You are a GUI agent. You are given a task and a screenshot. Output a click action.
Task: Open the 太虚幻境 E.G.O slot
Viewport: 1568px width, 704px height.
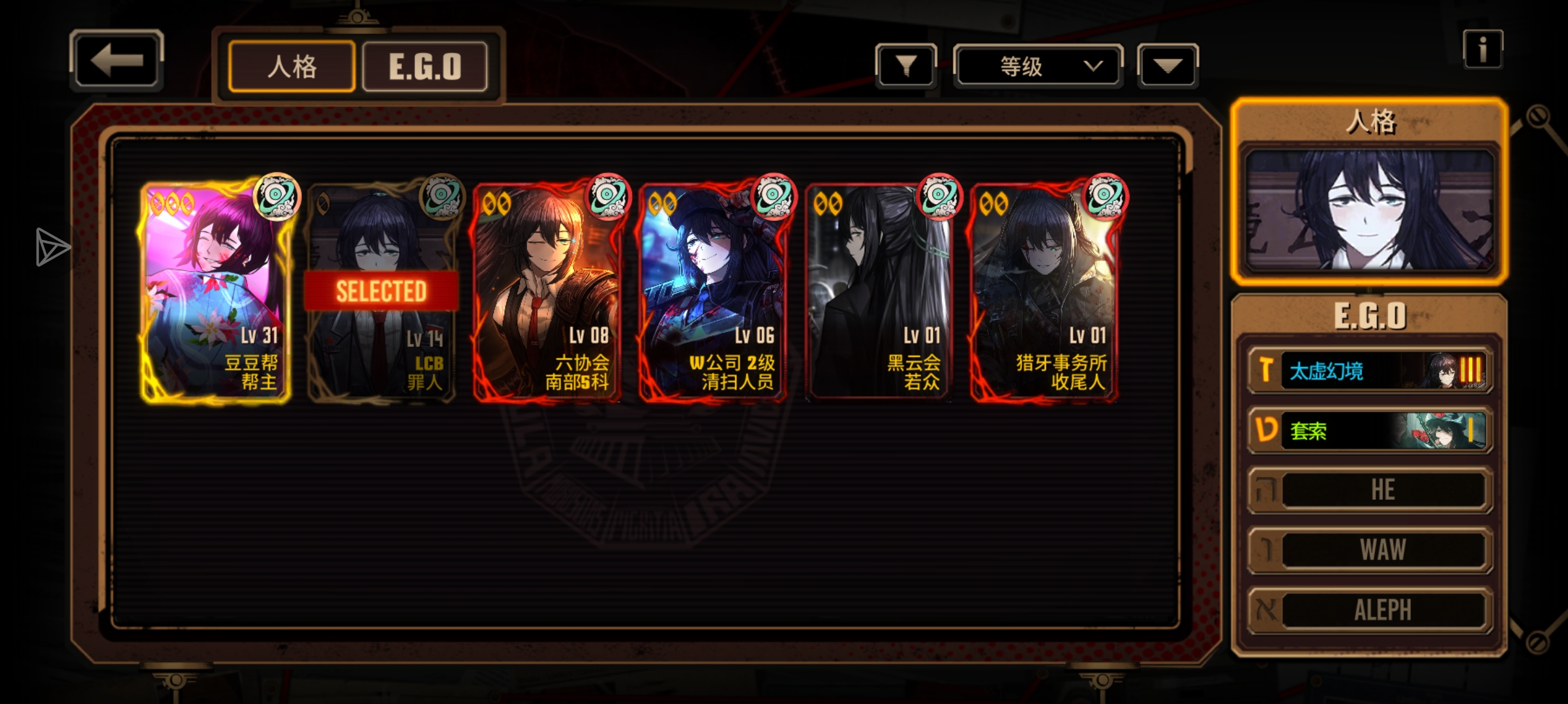[1370, 371]
